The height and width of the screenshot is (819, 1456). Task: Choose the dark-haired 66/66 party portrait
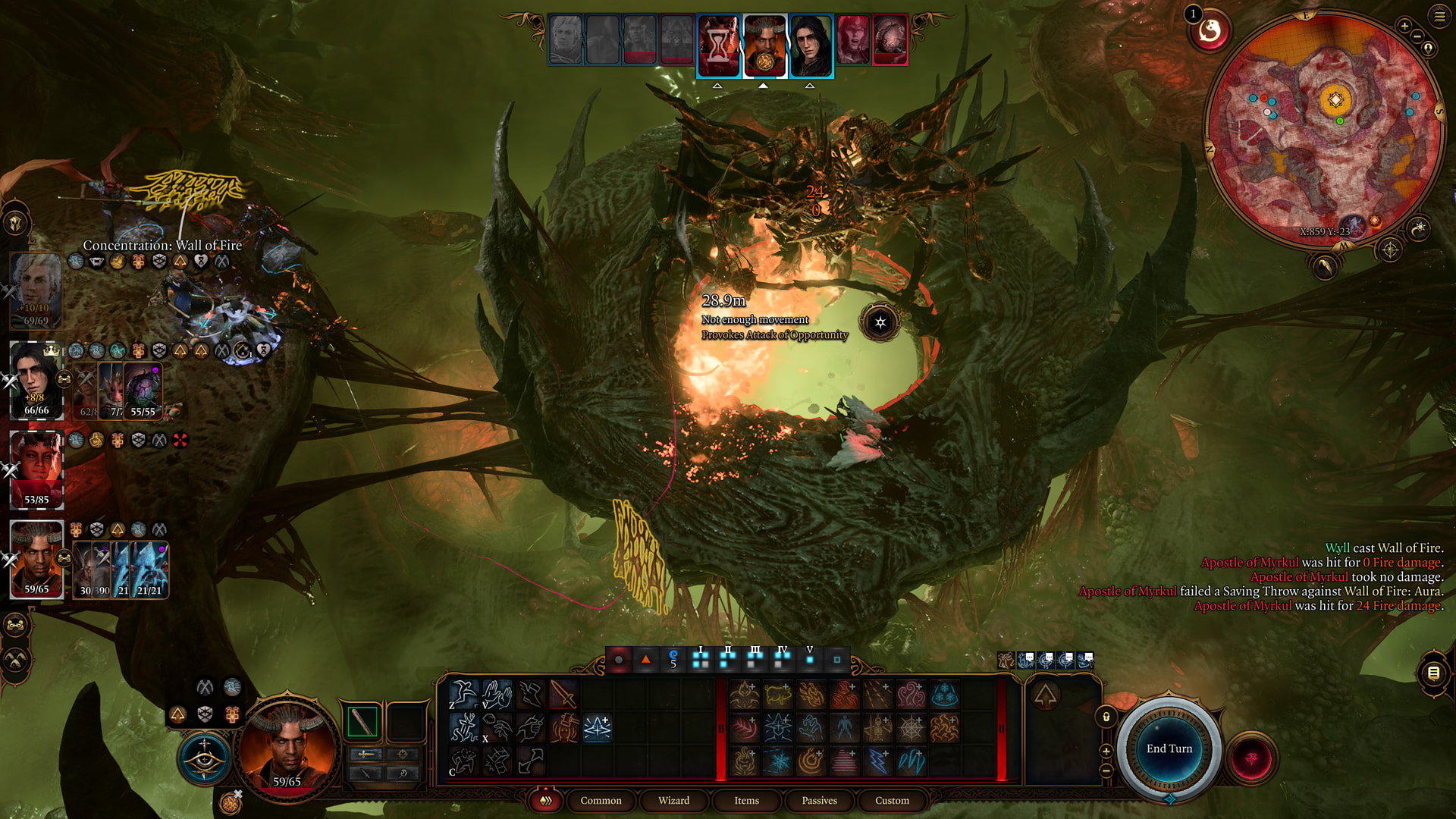coord(36,379)
